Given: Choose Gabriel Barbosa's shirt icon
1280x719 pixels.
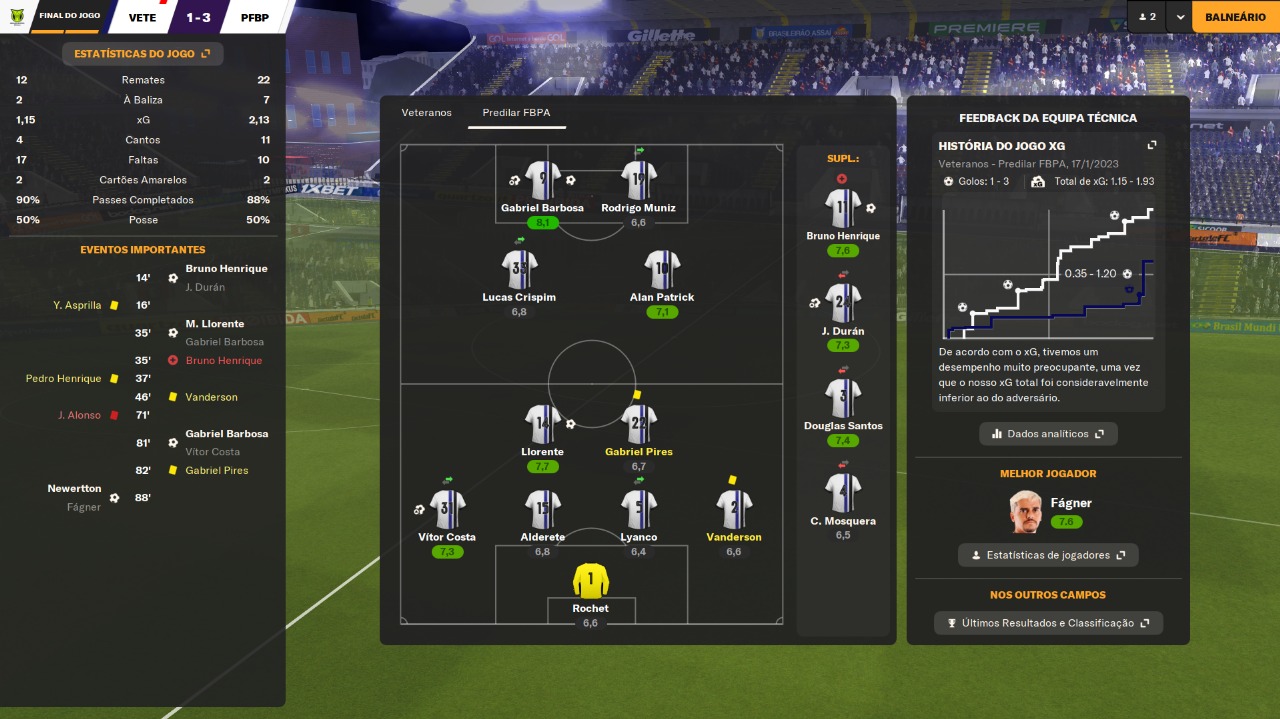Looking at the screenshot, I should [542, 181].
